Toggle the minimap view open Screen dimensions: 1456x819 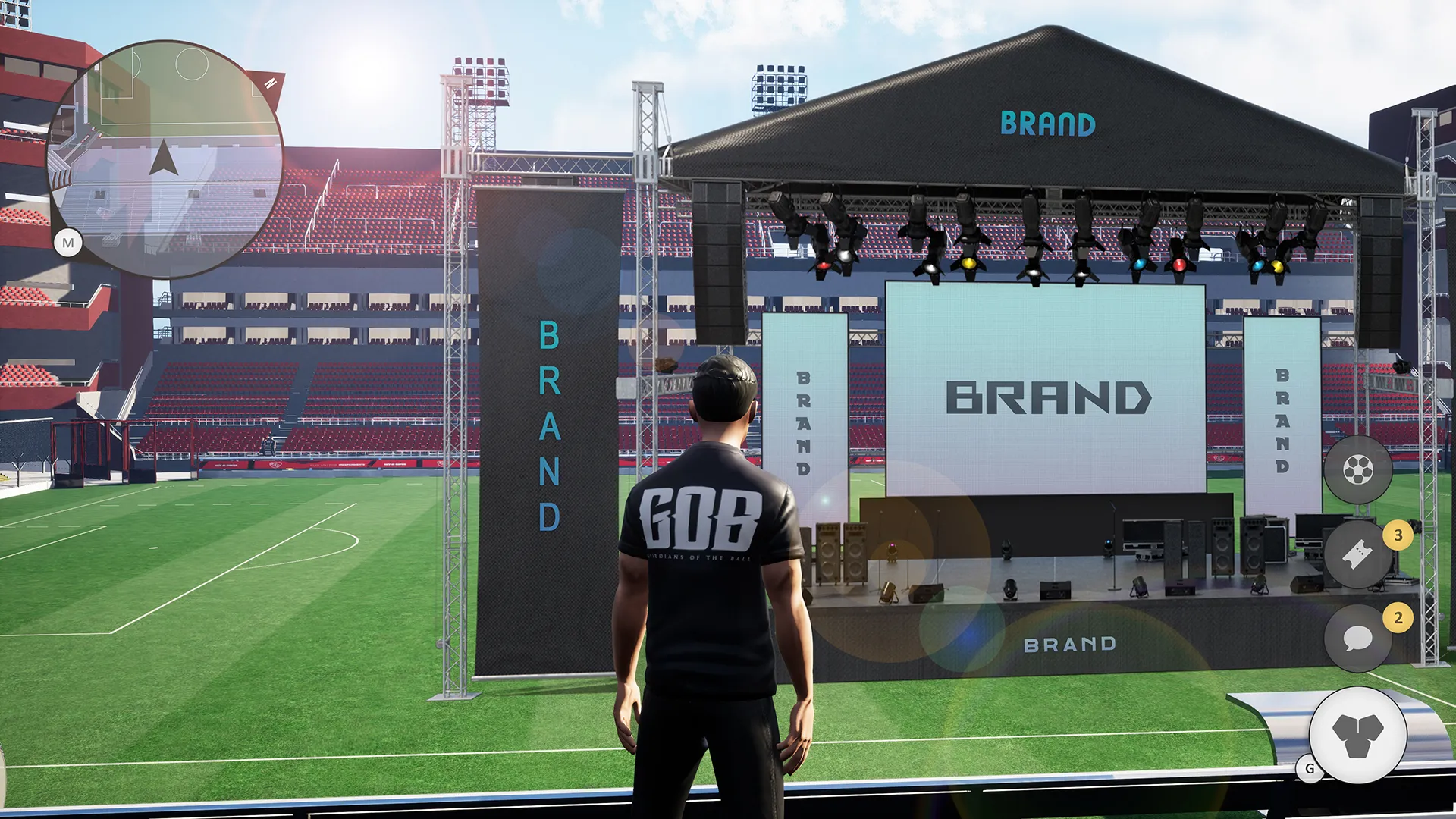coord(69,243)
